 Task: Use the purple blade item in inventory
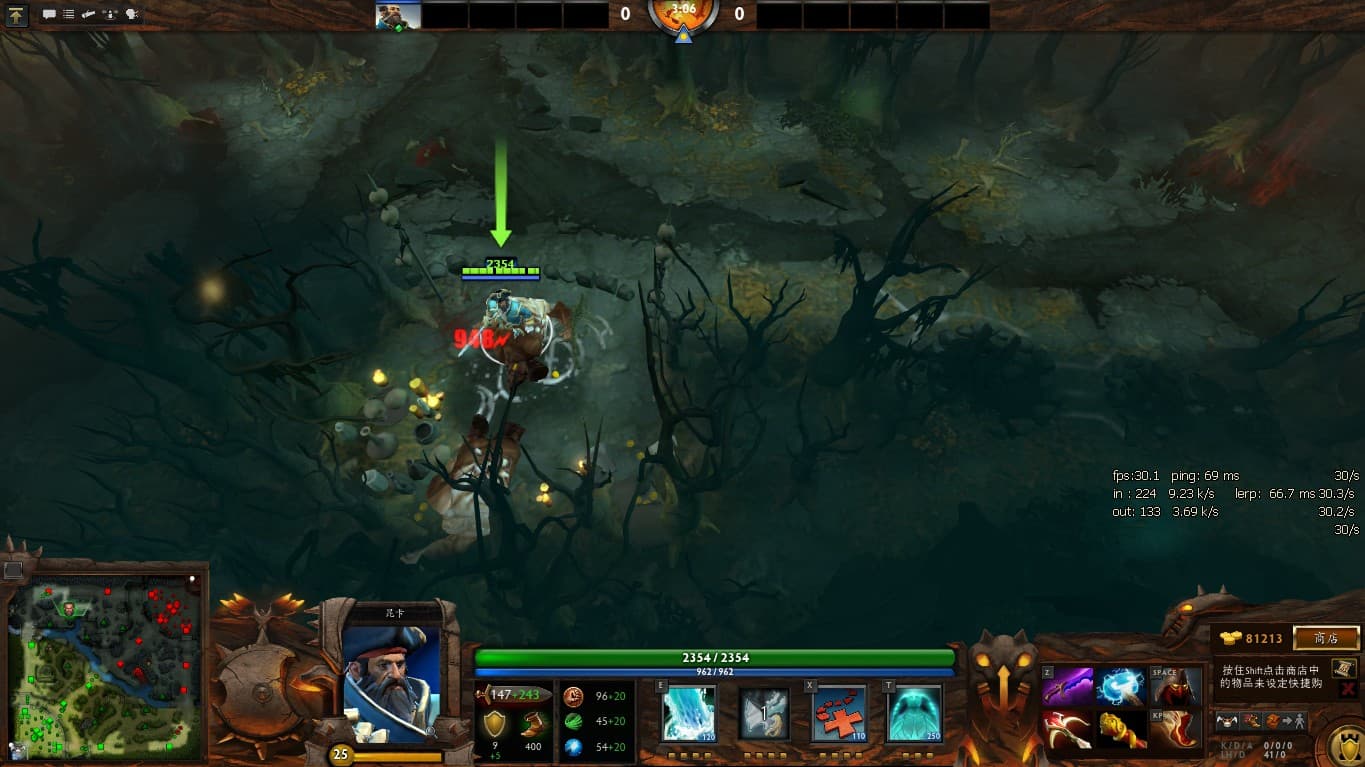tap(1067, 687)
